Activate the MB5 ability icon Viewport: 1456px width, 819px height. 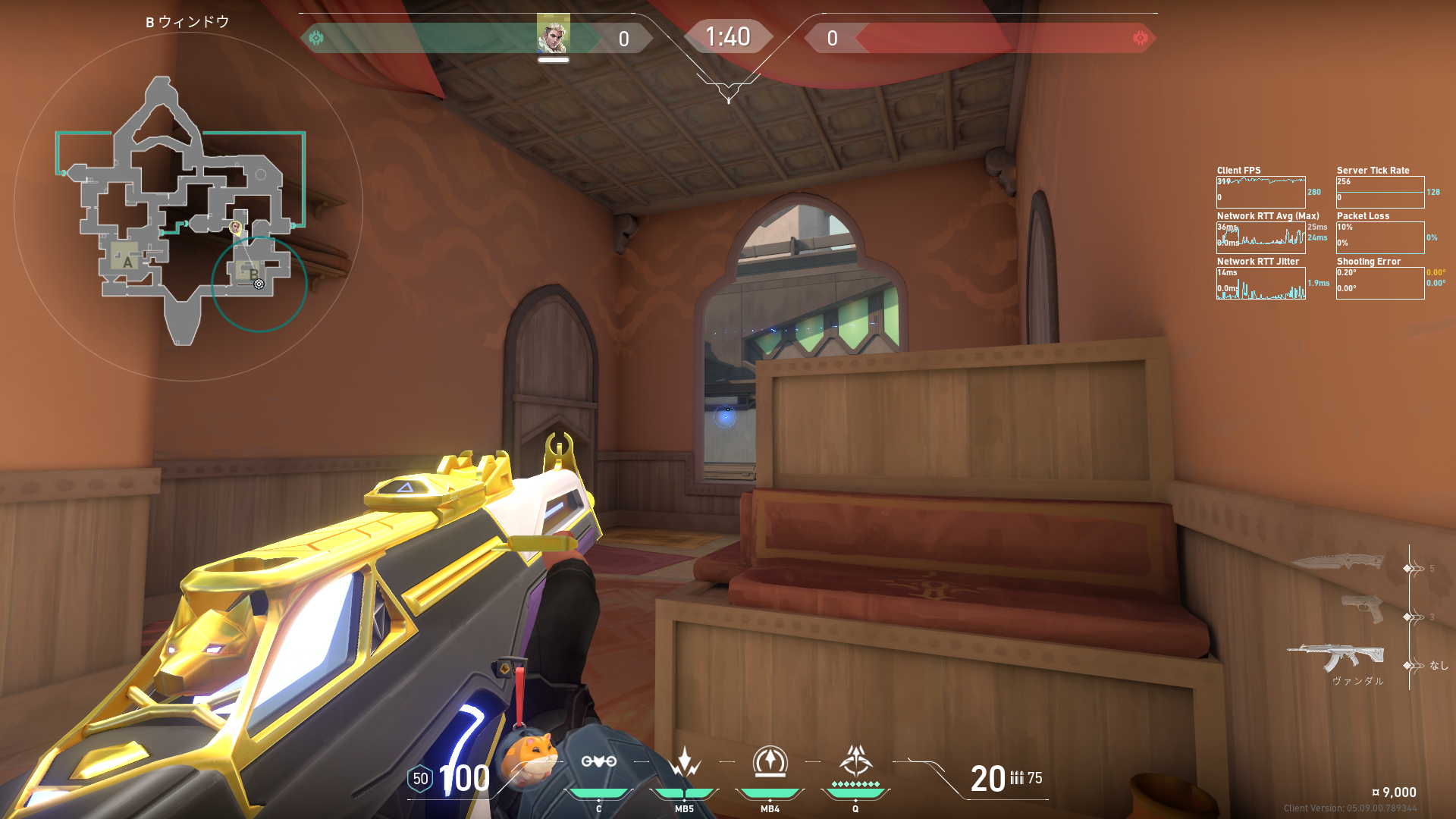[684, 762]
